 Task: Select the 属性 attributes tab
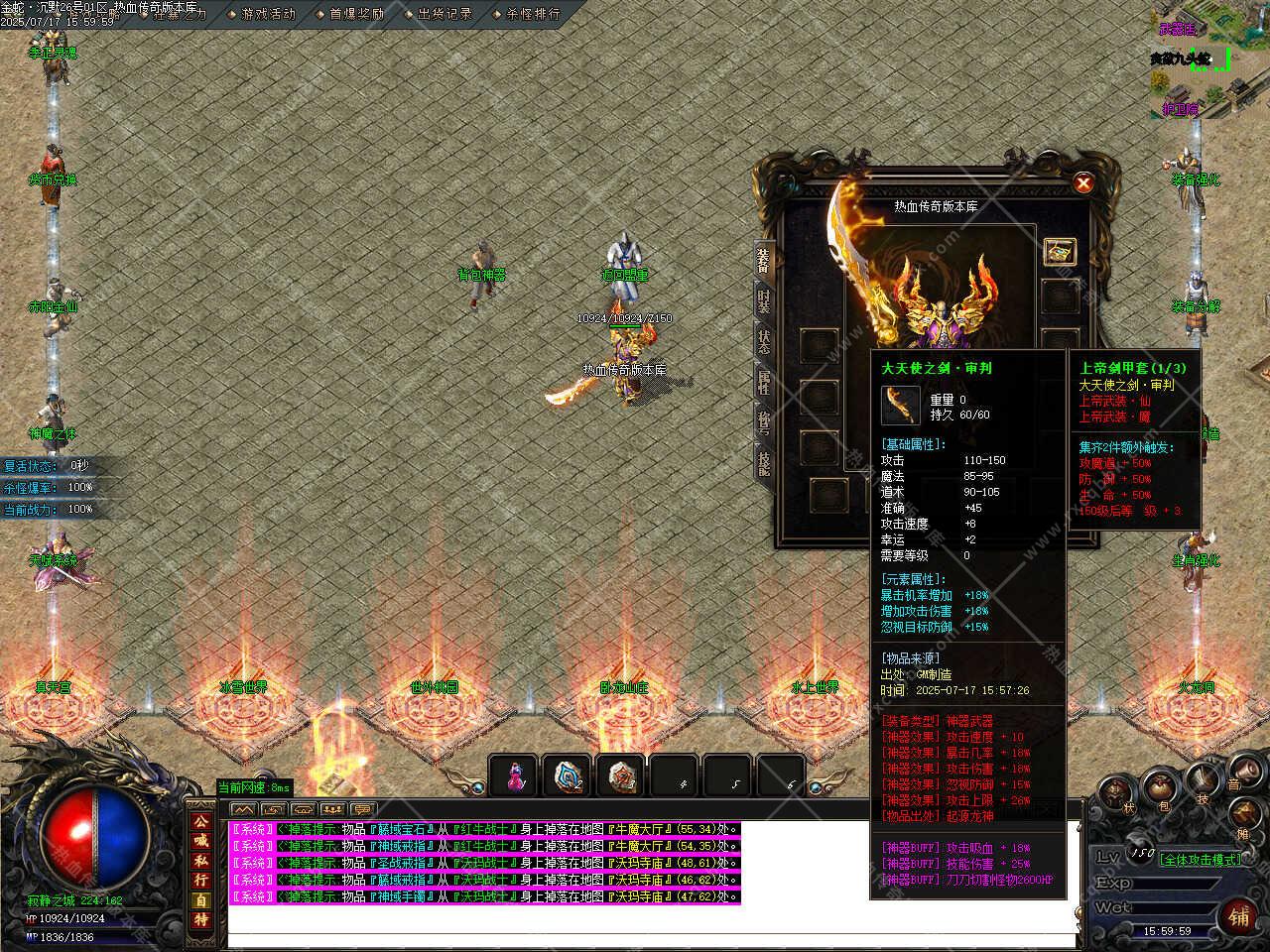(x=764, y=382)
